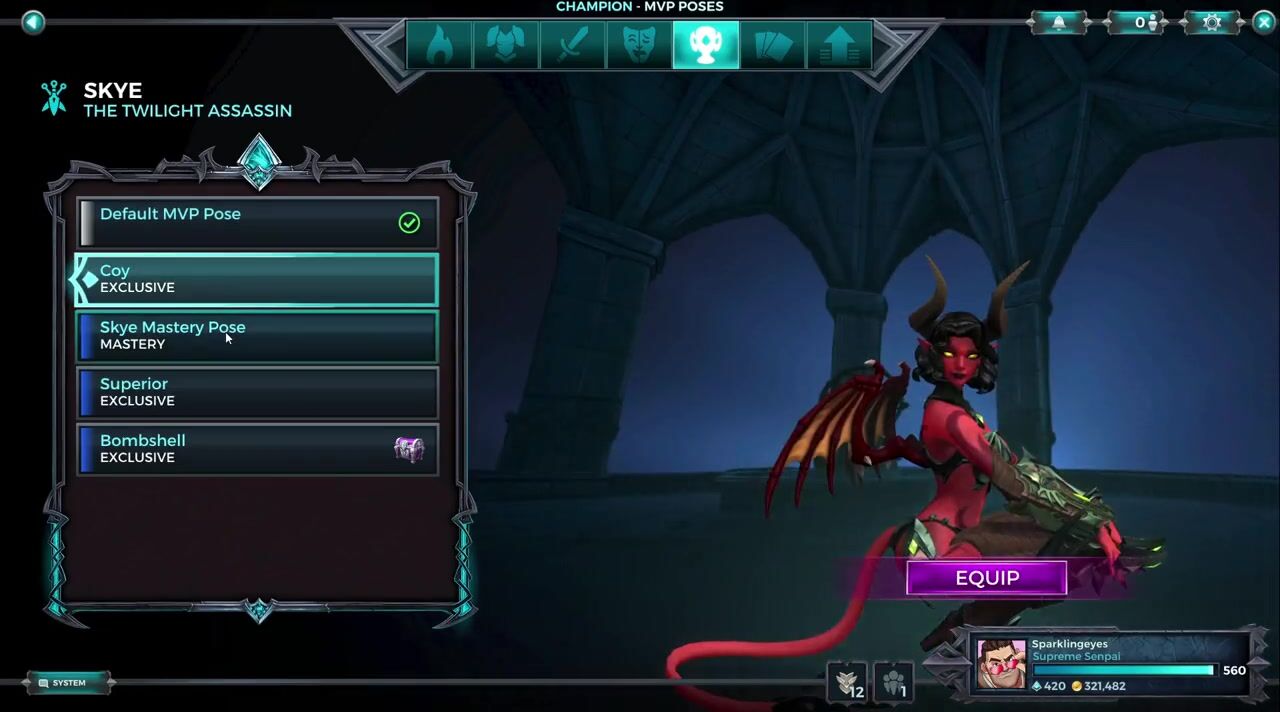Close the screen with the X button
1280x712 pixels.
pos(1263,22)
